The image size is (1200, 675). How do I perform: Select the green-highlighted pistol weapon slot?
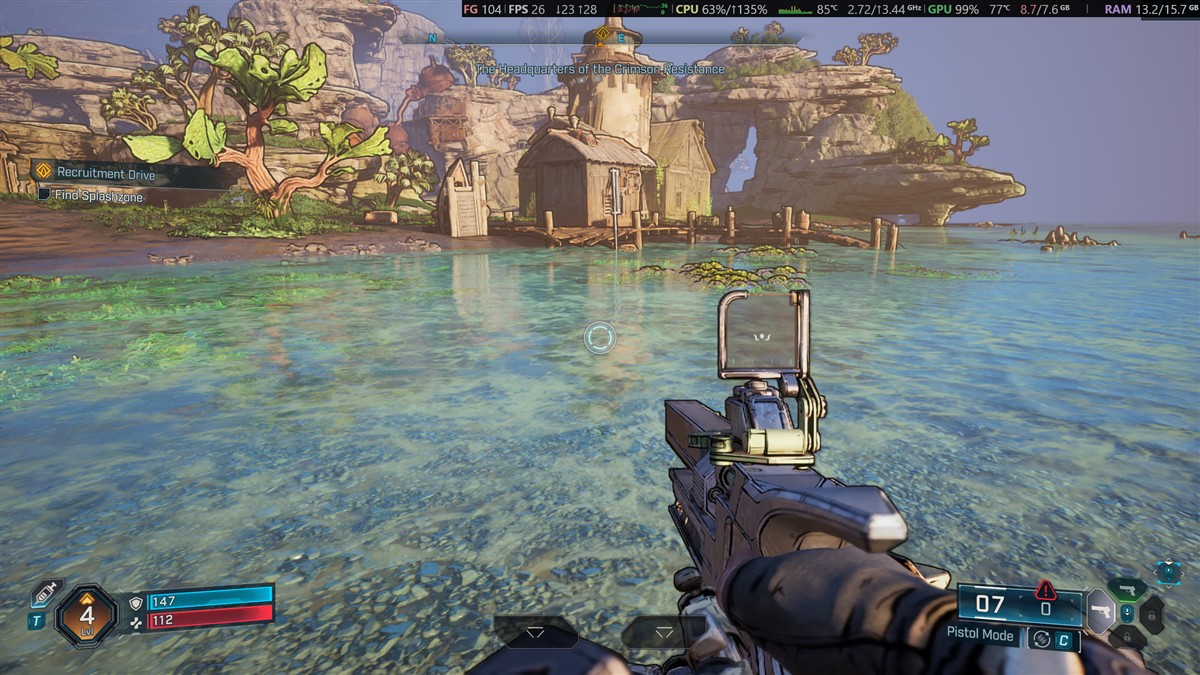1127,588
